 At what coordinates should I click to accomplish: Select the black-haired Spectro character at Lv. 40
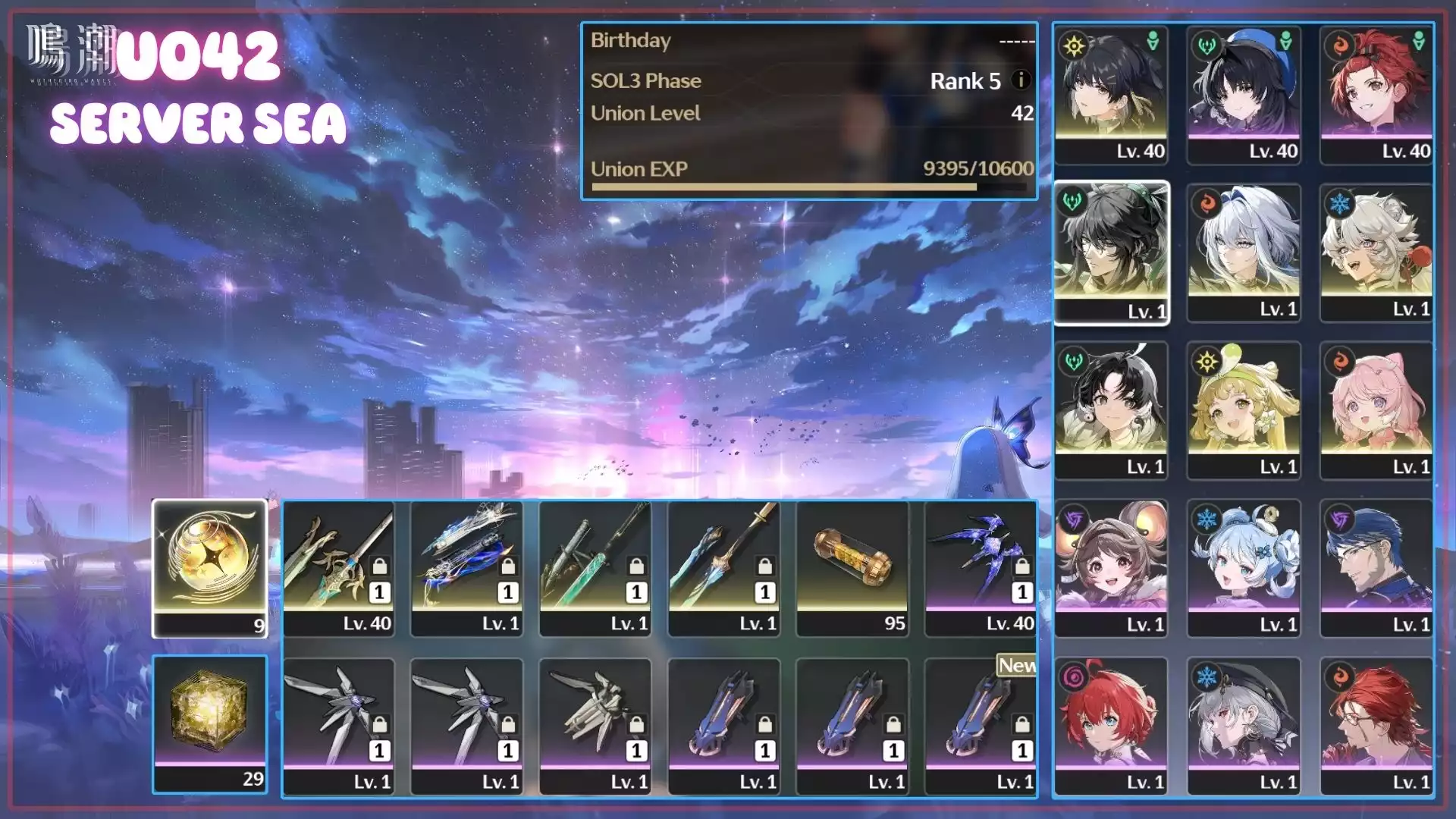coord(1111,95)
